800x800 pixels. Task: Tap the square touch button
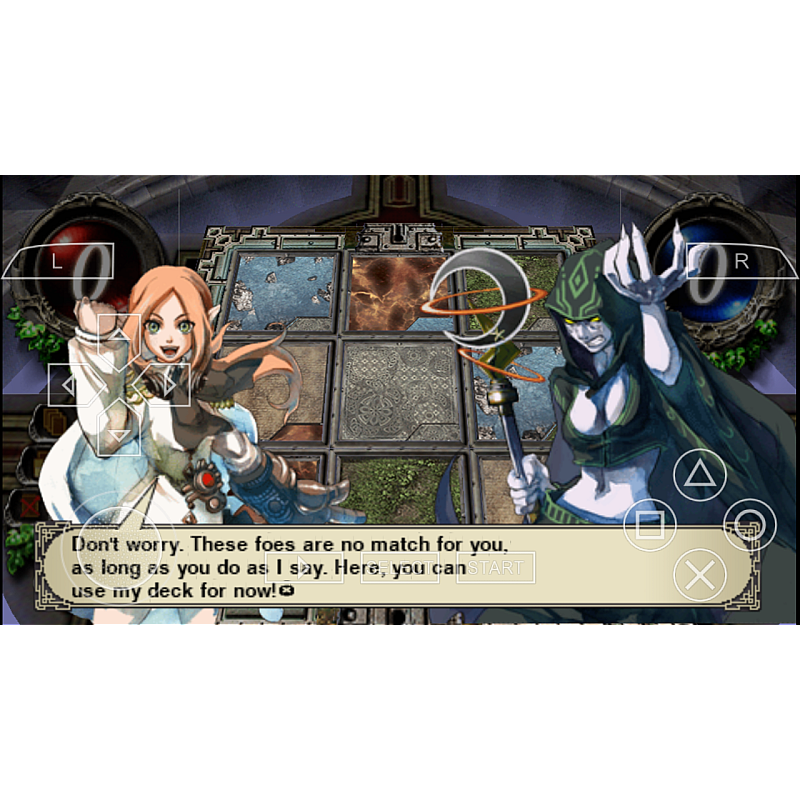pyautogui.click(x=650, y=524)
